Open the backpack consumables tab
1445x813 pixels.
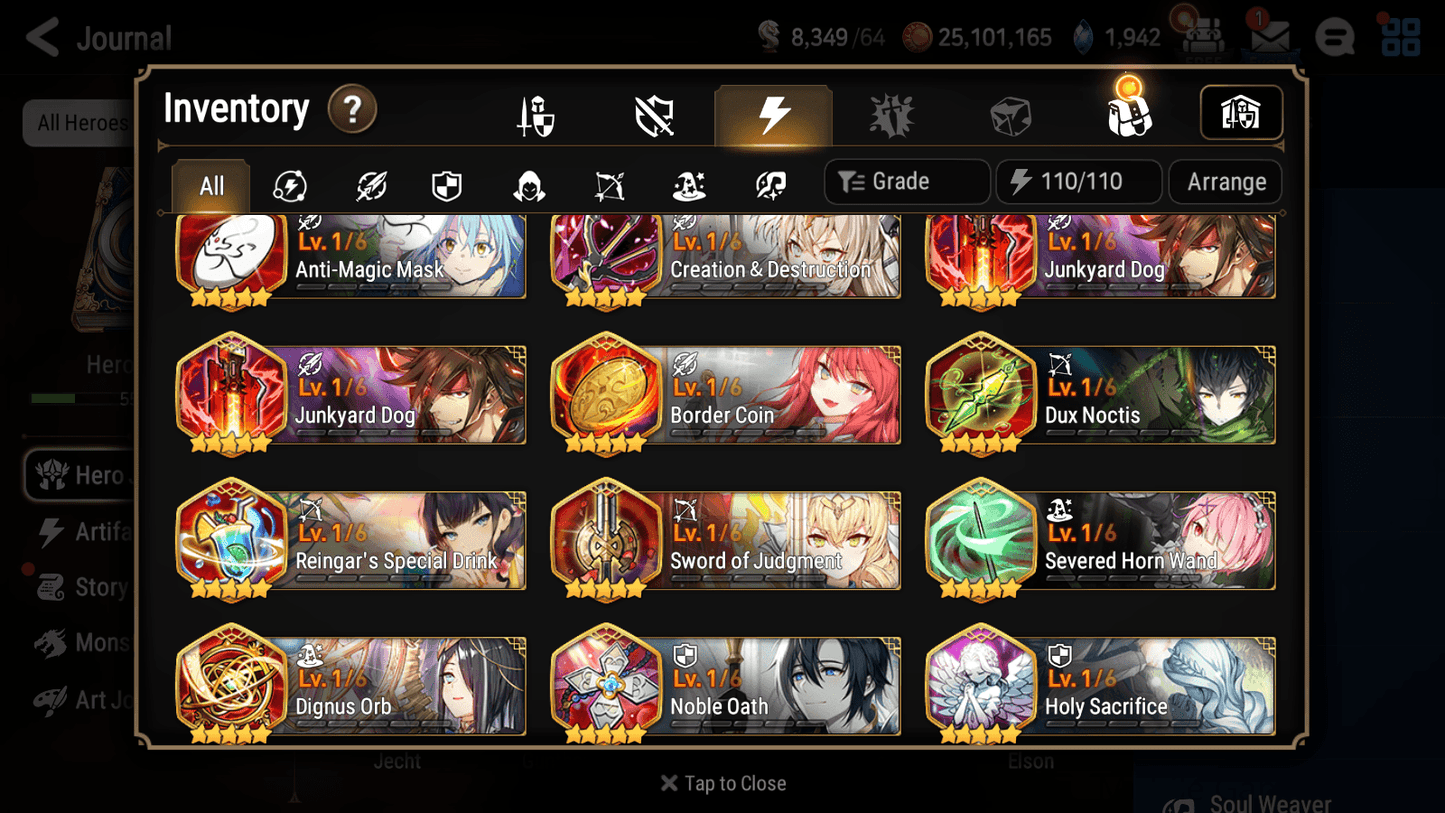(1128, 113)
